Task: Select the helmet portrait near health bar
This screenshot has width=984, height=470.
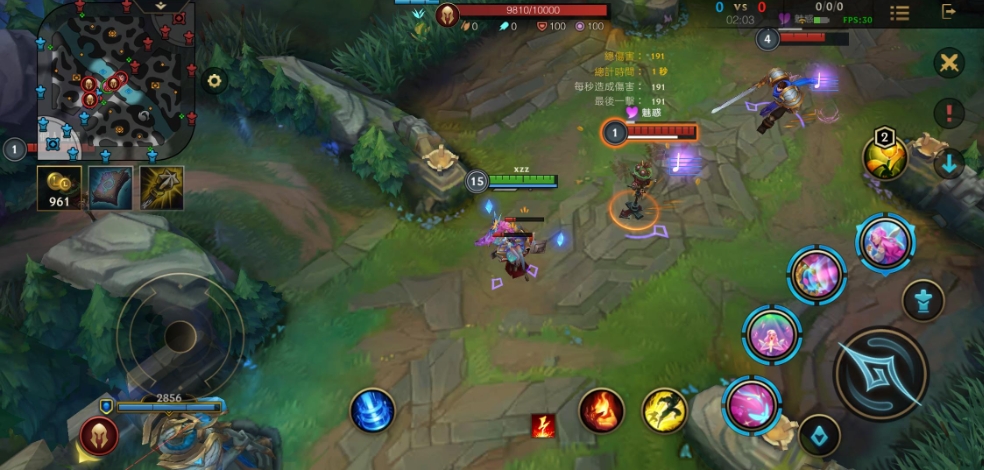Action: pyautogui.click(x=99, y=436)
